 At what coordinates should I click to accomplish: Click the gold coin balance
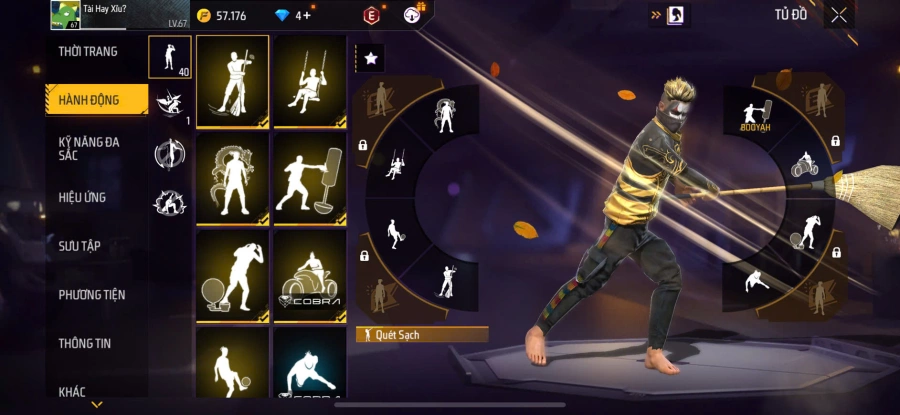pos(222,16)
